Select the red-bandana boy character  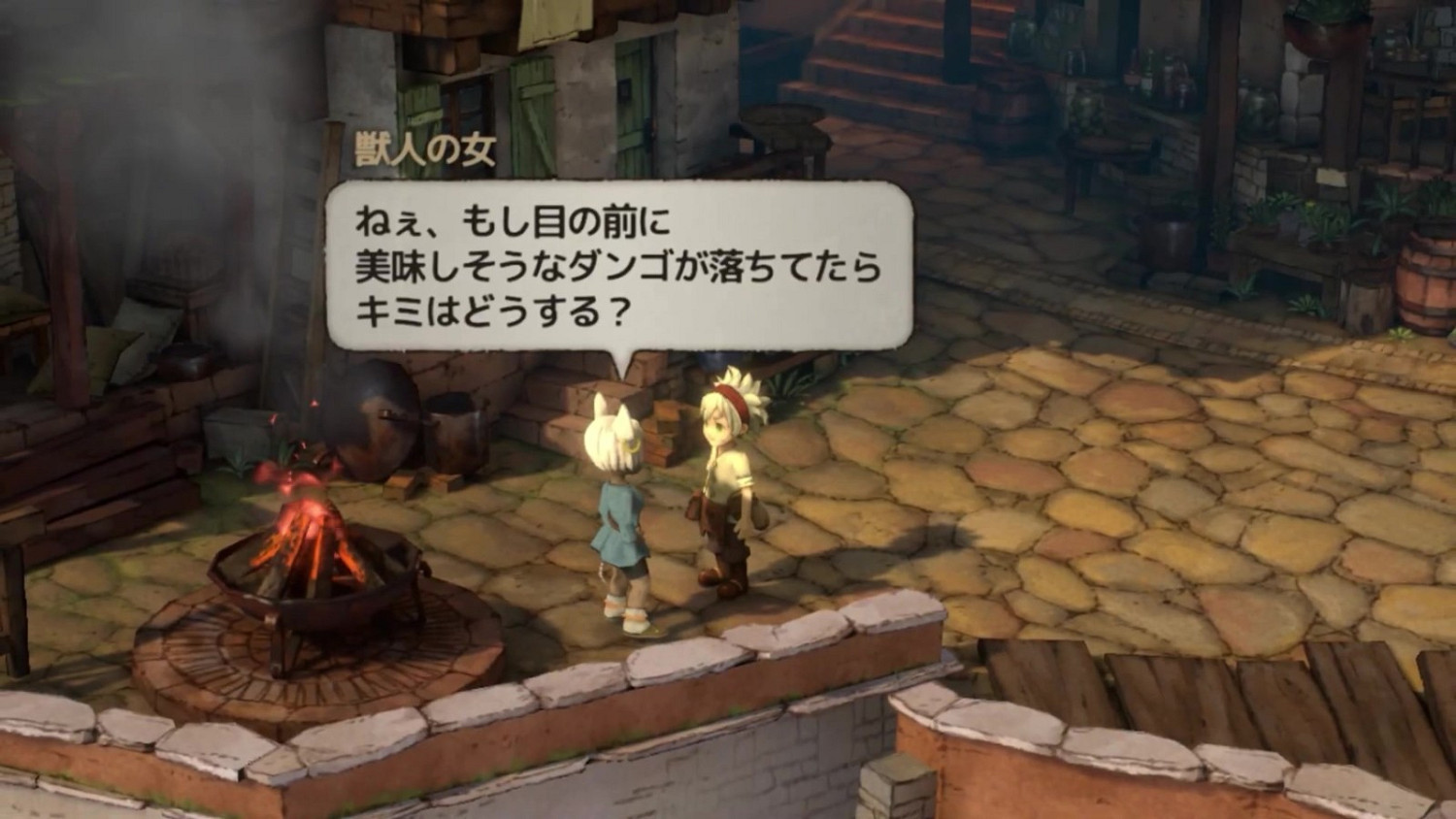point(728,485)
